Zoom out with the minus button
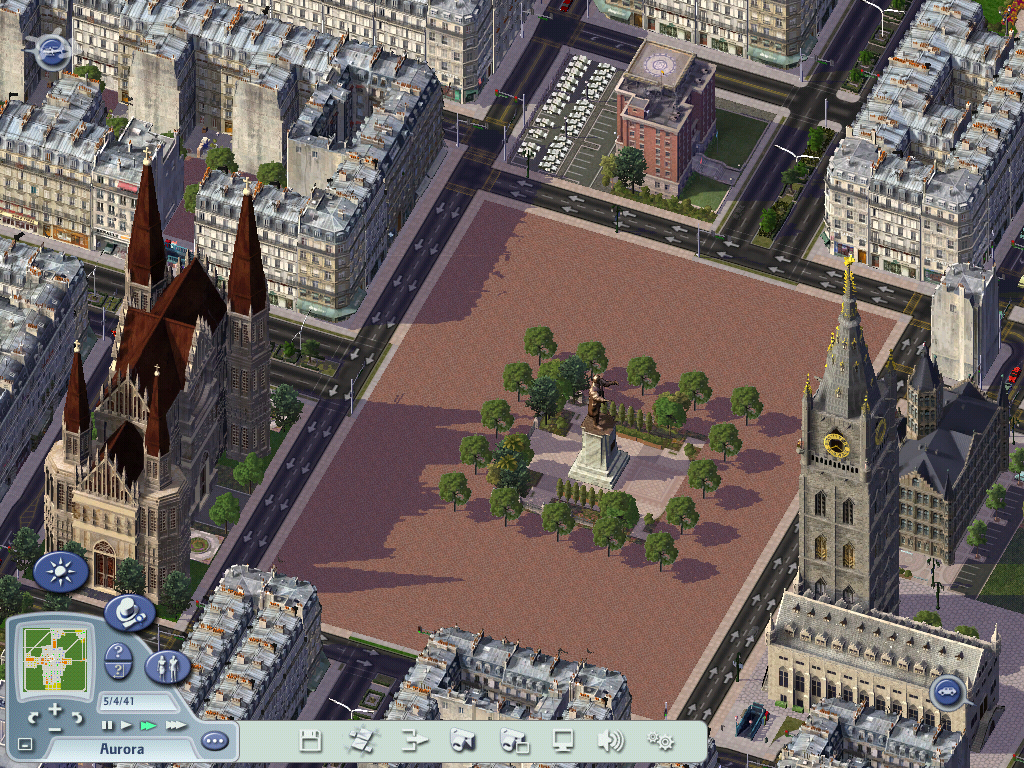The image size is (1024, 768). (x=54, y=728)
